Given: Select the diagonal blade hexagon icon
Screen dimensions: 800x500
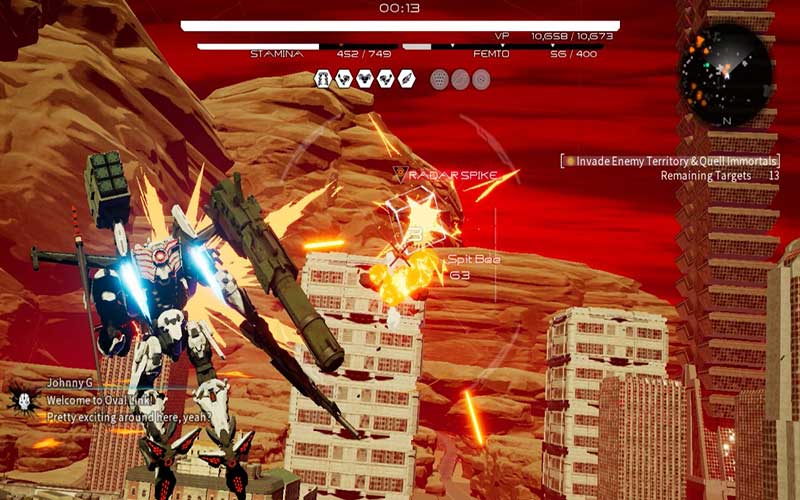Looking at the screenshot, I should 407,79.
